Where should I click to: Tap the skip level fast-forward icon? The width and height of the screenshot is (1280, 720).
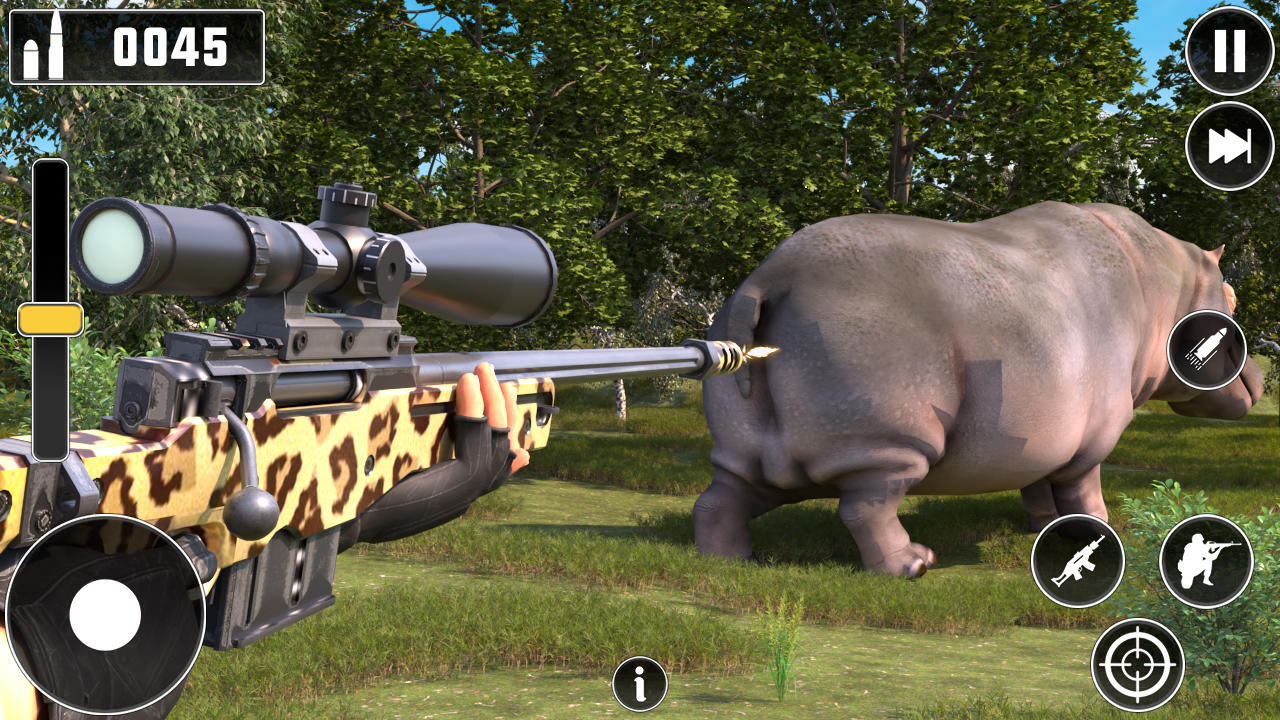1228,145
